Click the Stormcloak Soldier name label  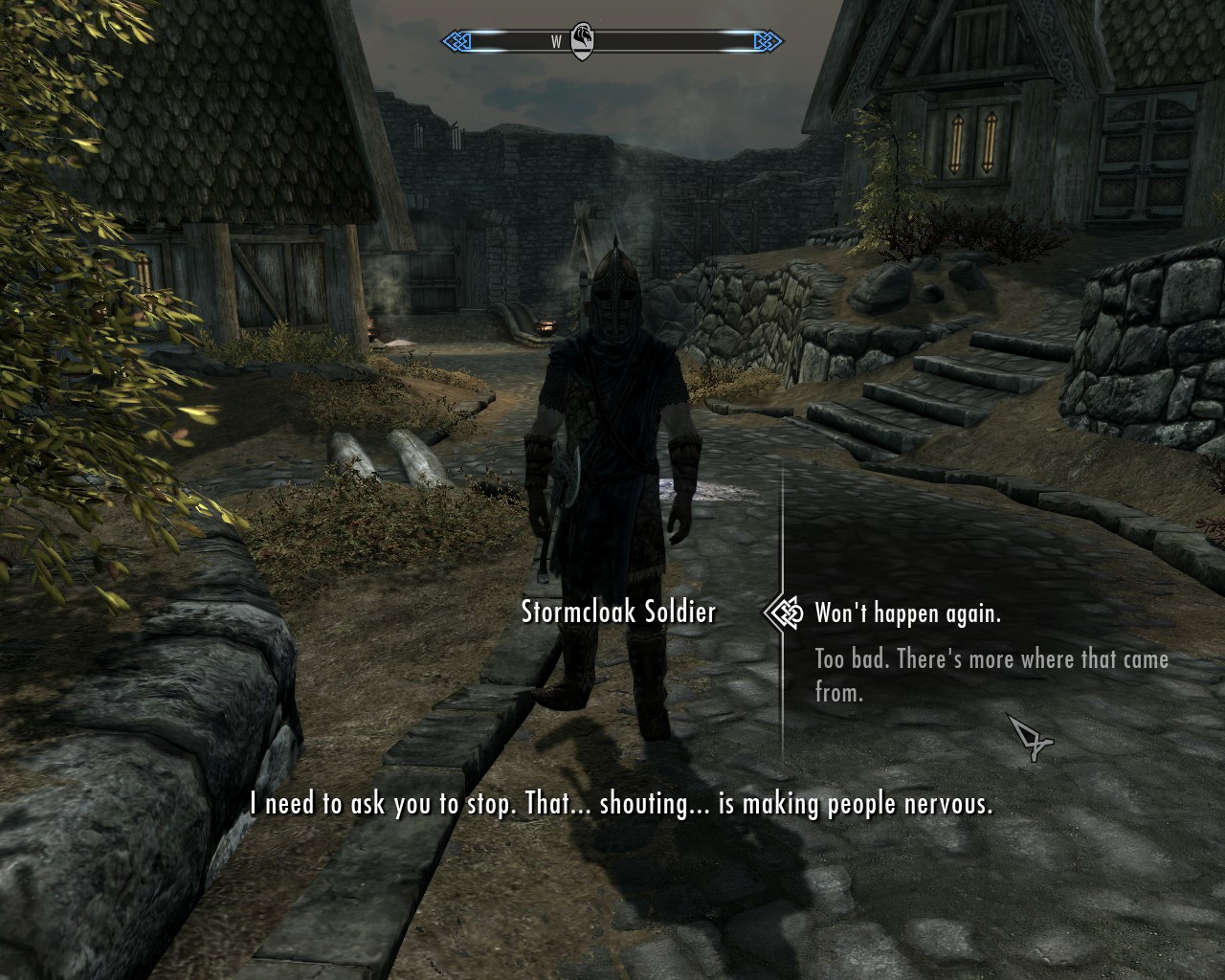(617, 612)
